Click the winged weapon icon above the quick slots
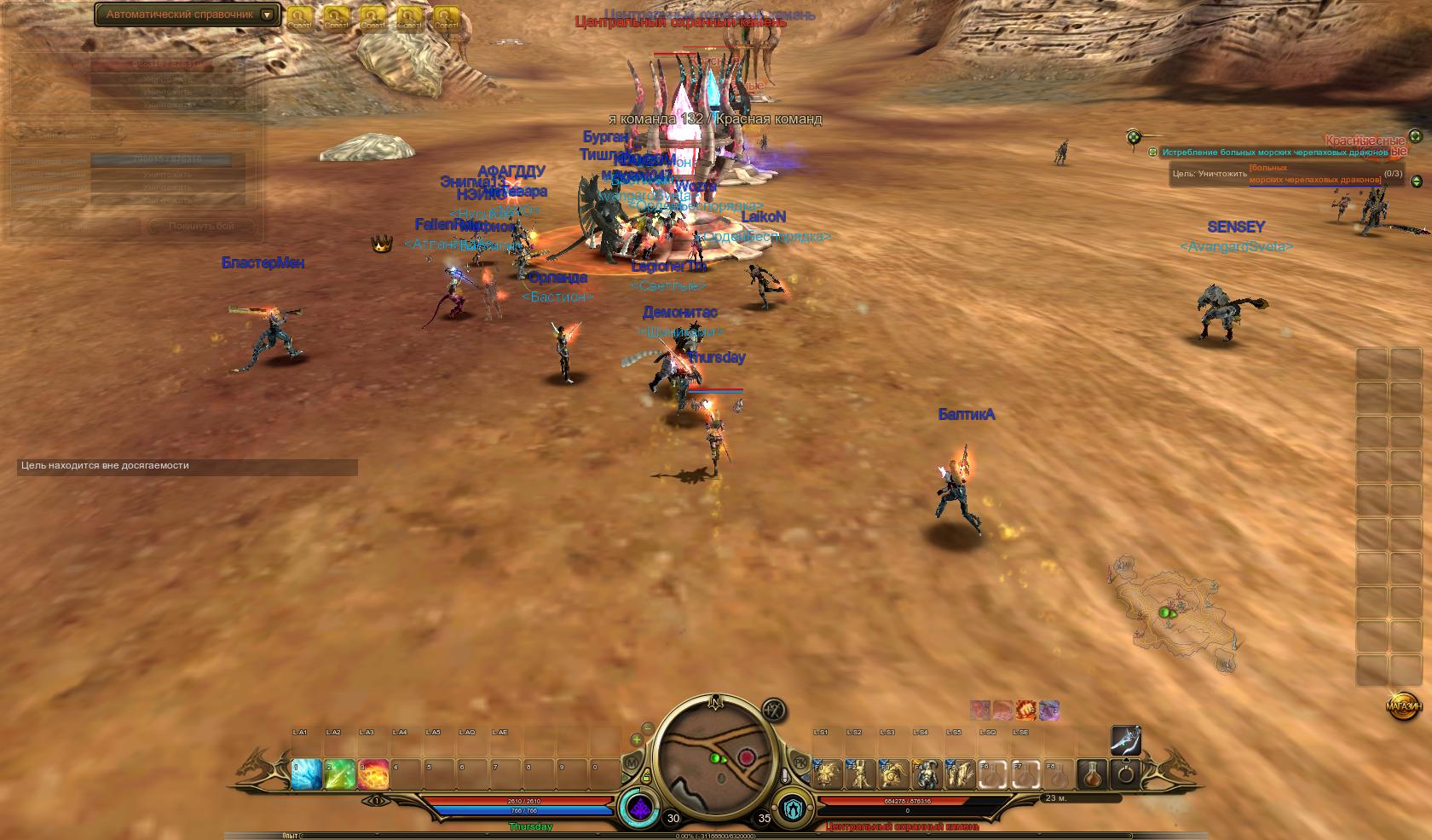The height and width of the screenshot is (840, 1432). [x=1126, y=740]
